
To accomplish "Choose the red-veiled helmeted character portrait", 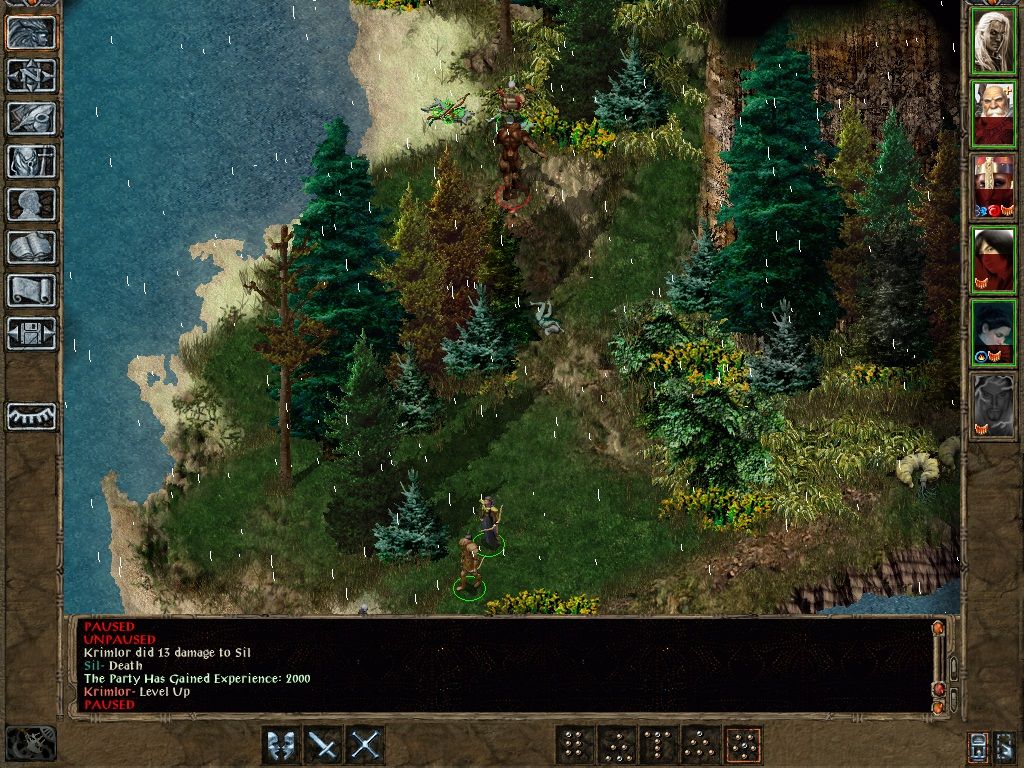I will [x=993, y=187].
